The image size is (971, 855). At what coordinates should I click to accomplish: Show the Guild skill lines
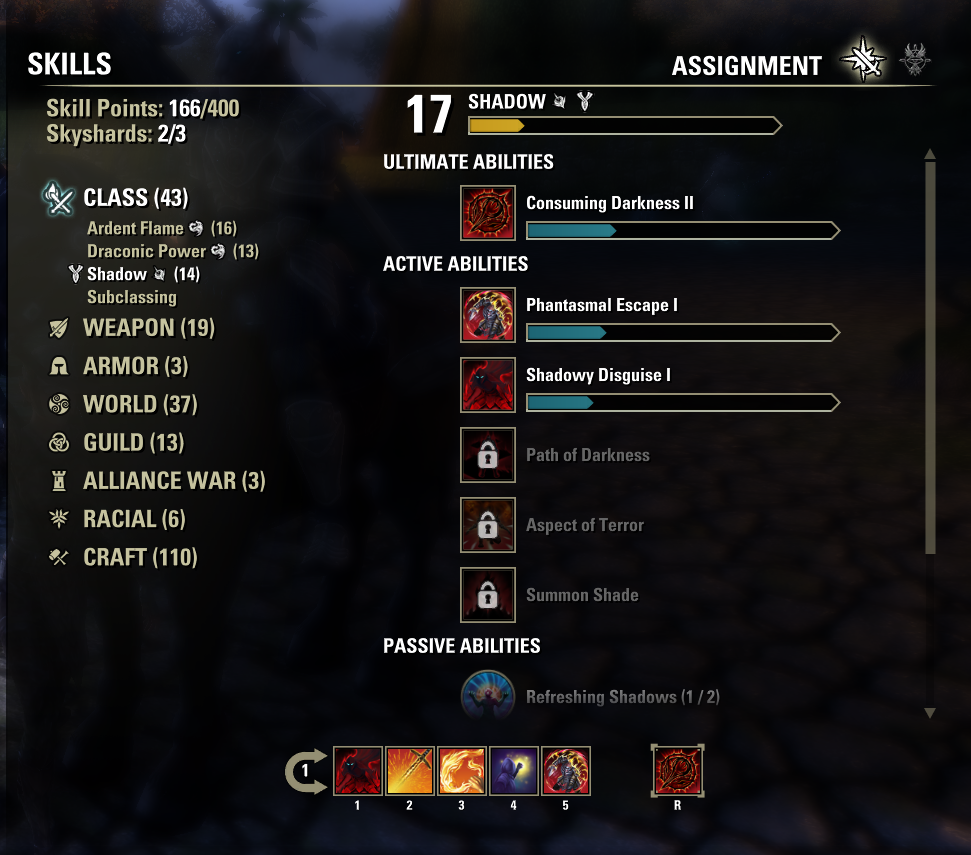pos(133,442)
